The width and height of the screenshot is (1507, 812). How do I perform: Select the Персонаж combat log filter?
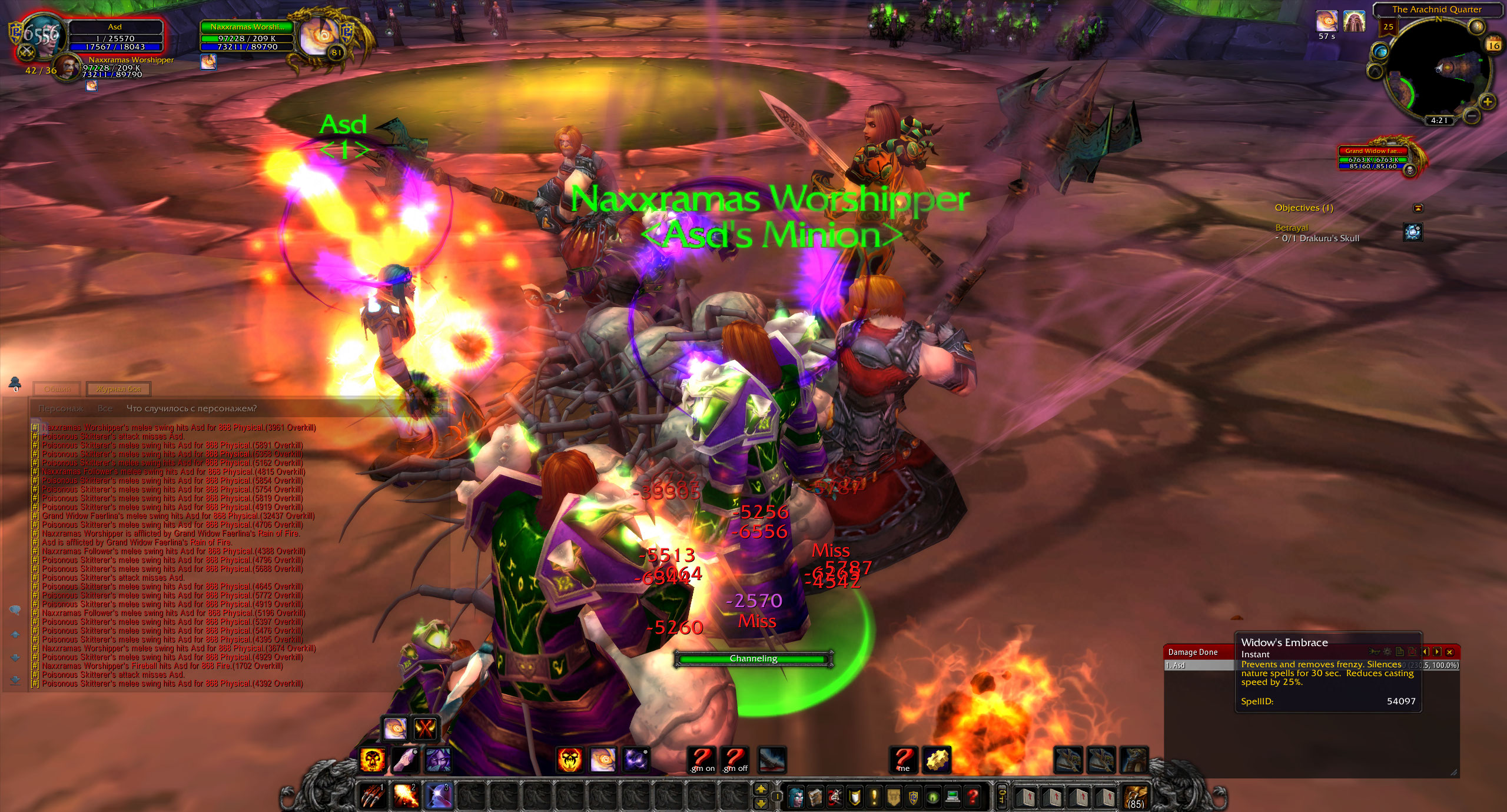[x=61, y=408]
